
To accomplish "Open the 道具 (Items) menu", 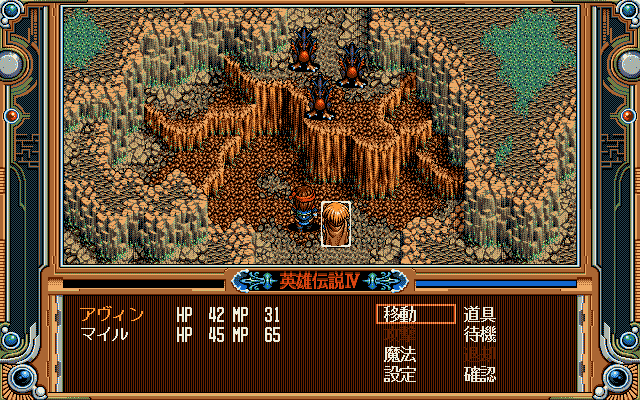I will point(480,314).
